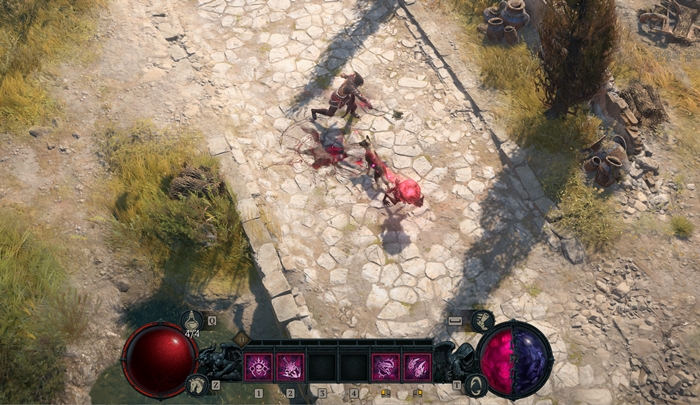700x405 pixels.
Task: Use the healing potion icon
Action: pos(194,320)
